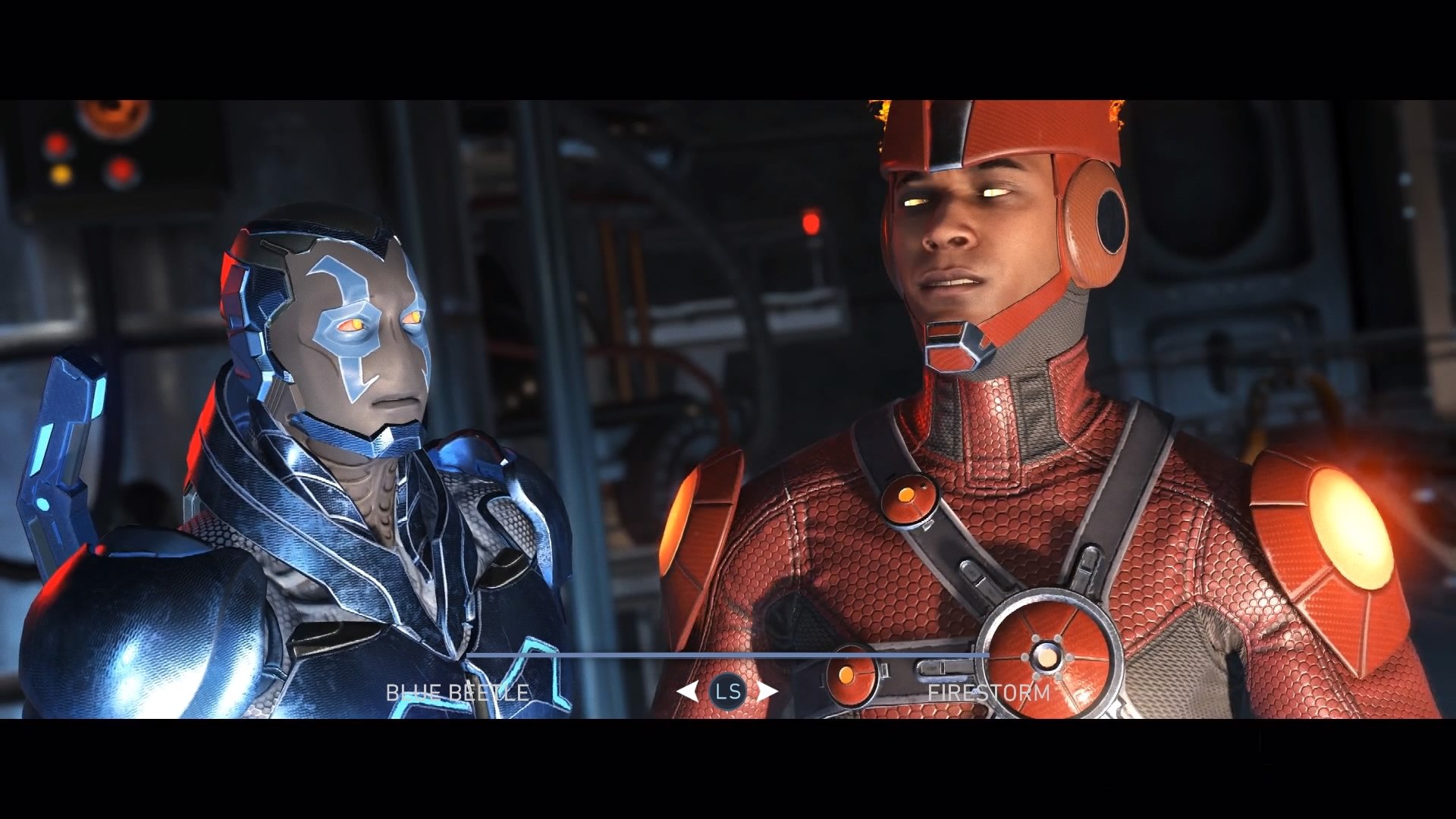Viewport: 1456px width, 819px height.
Task: Click the LS left-stick indicator icon
Action: (x=729, y=691)
